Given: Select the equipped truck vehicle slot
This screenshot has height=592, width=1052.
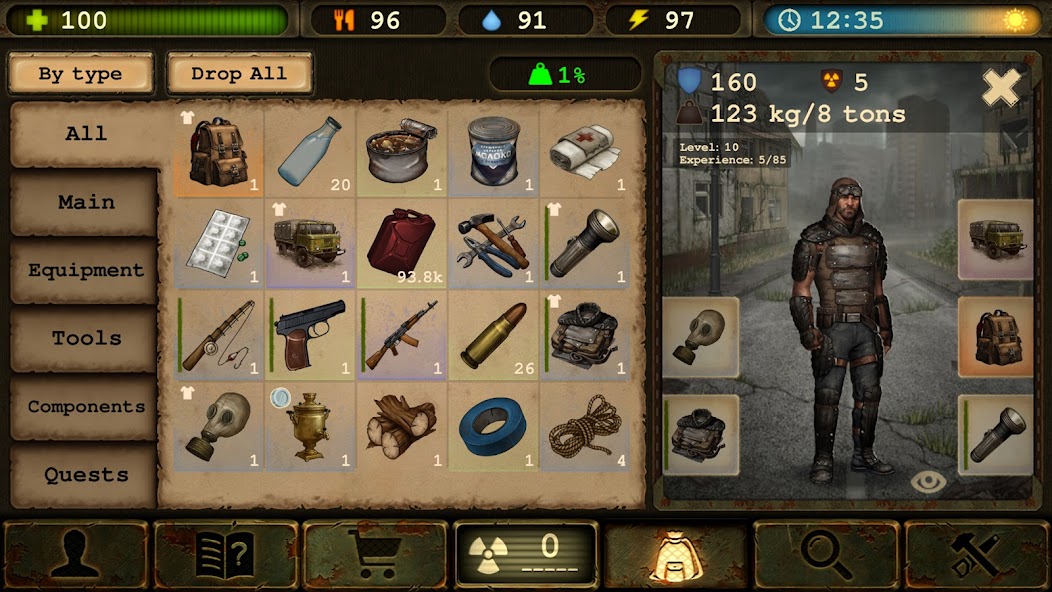Looking at the screenshot, I should pos(995,239).
